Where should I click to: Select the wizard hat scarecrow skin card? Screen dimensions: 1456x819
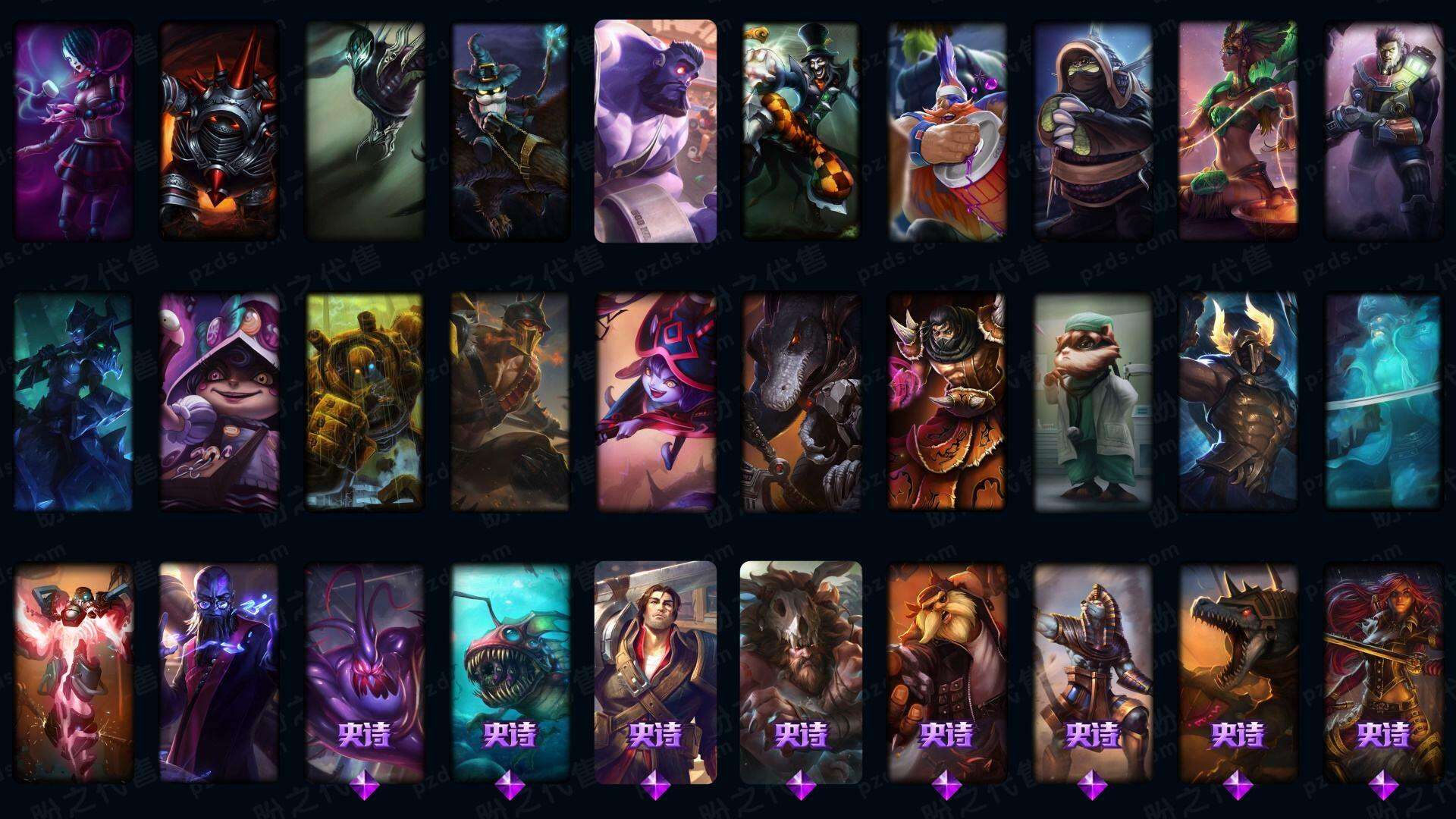pos(510,130)
